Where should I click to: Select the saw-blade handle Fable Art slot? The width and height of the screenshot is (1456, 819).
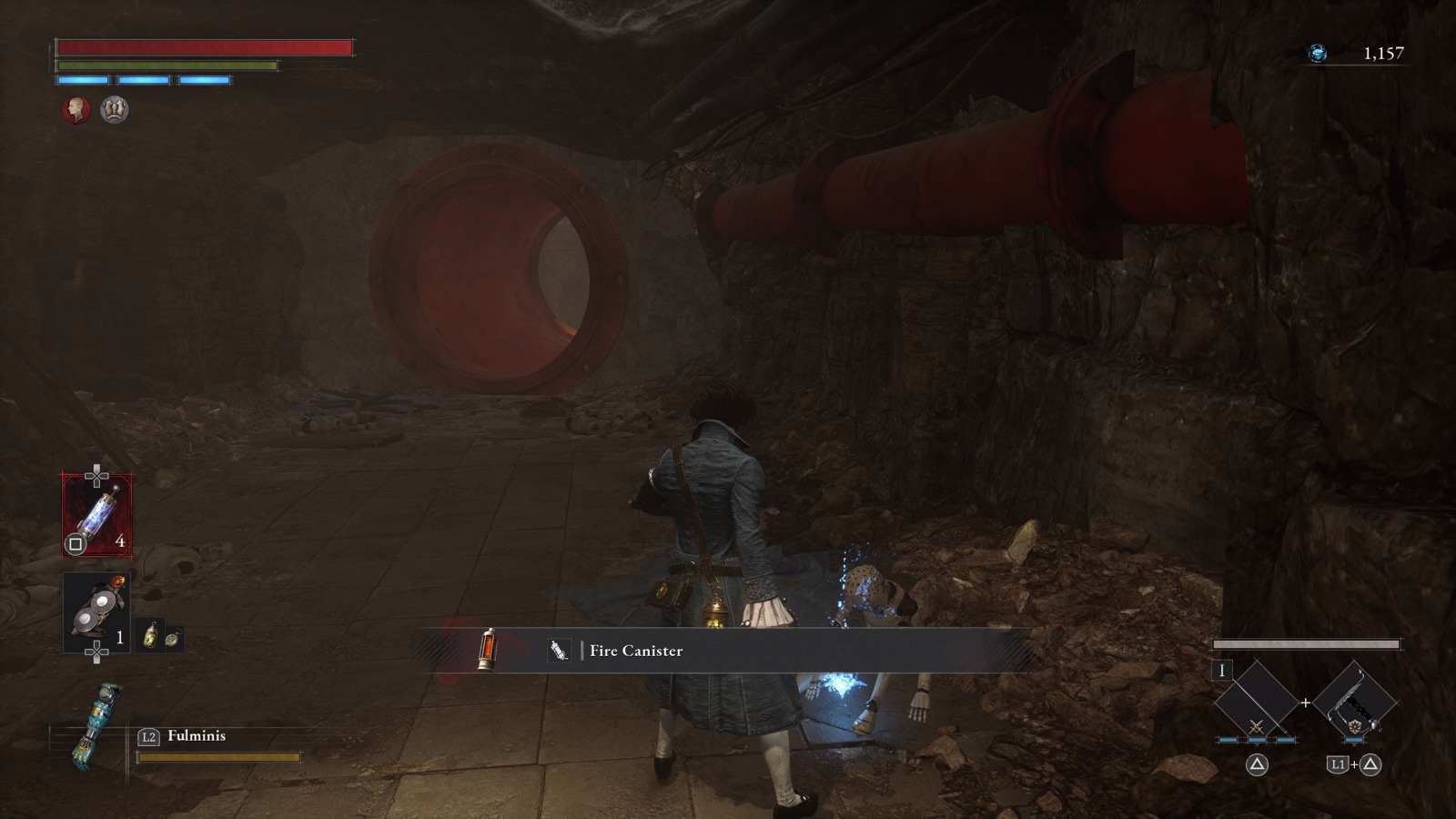click(x=1355, y=703)
